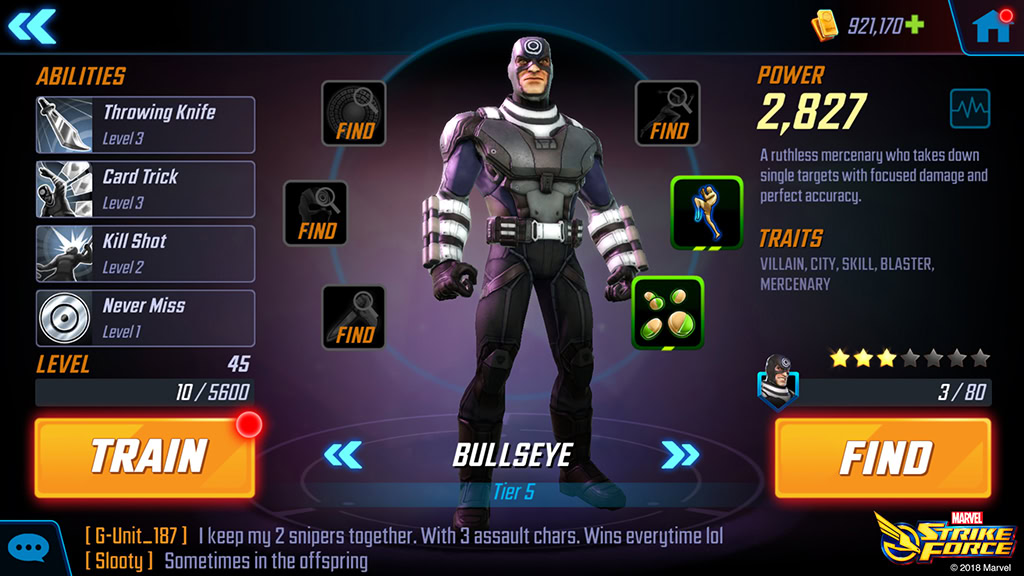
Task: Add more gold with the green plus
Action: coord(915,25)
